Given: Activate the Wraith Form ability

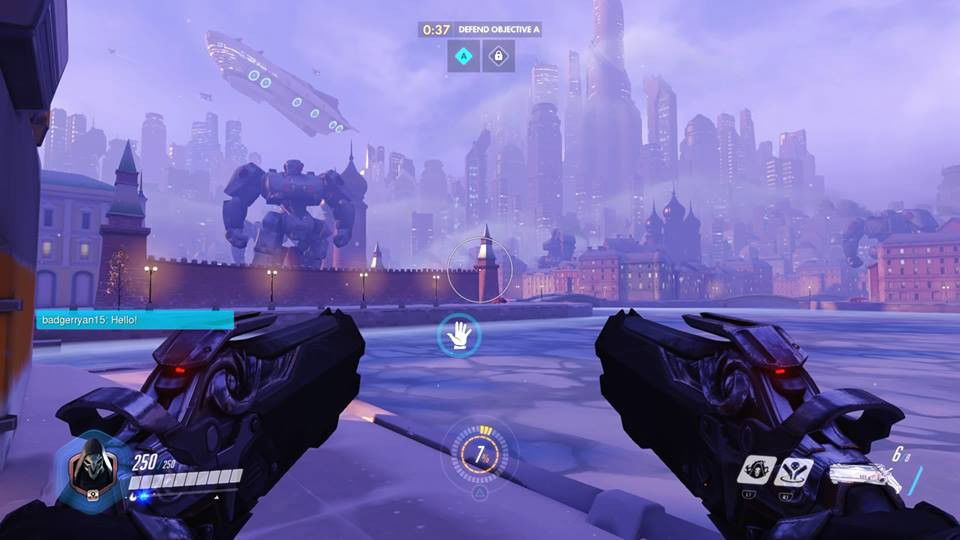Looking at the screenshot, I should (x=757, y=470).
